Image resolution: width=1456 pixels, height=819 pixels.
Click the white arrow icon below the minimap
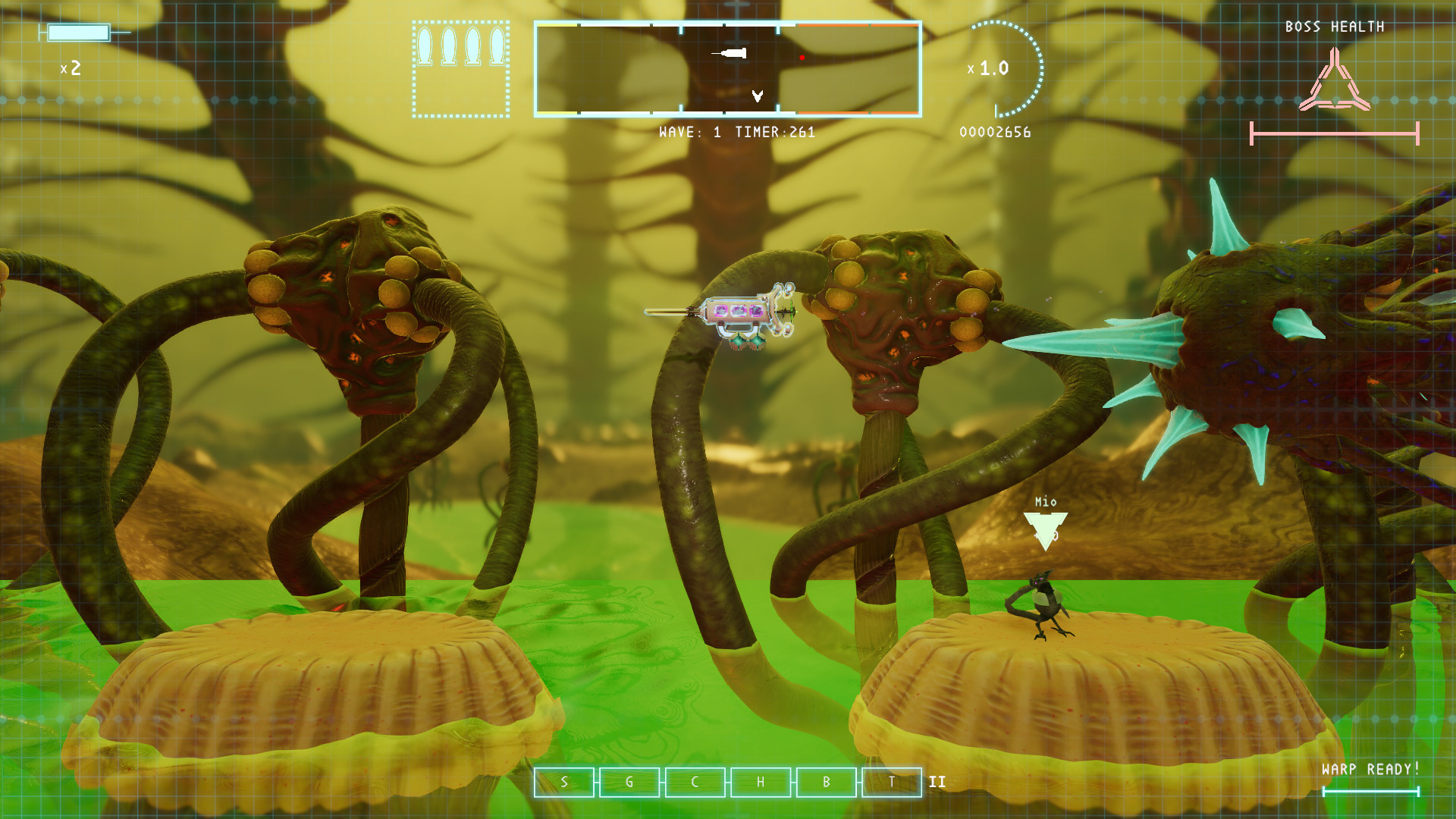[757, 97]
